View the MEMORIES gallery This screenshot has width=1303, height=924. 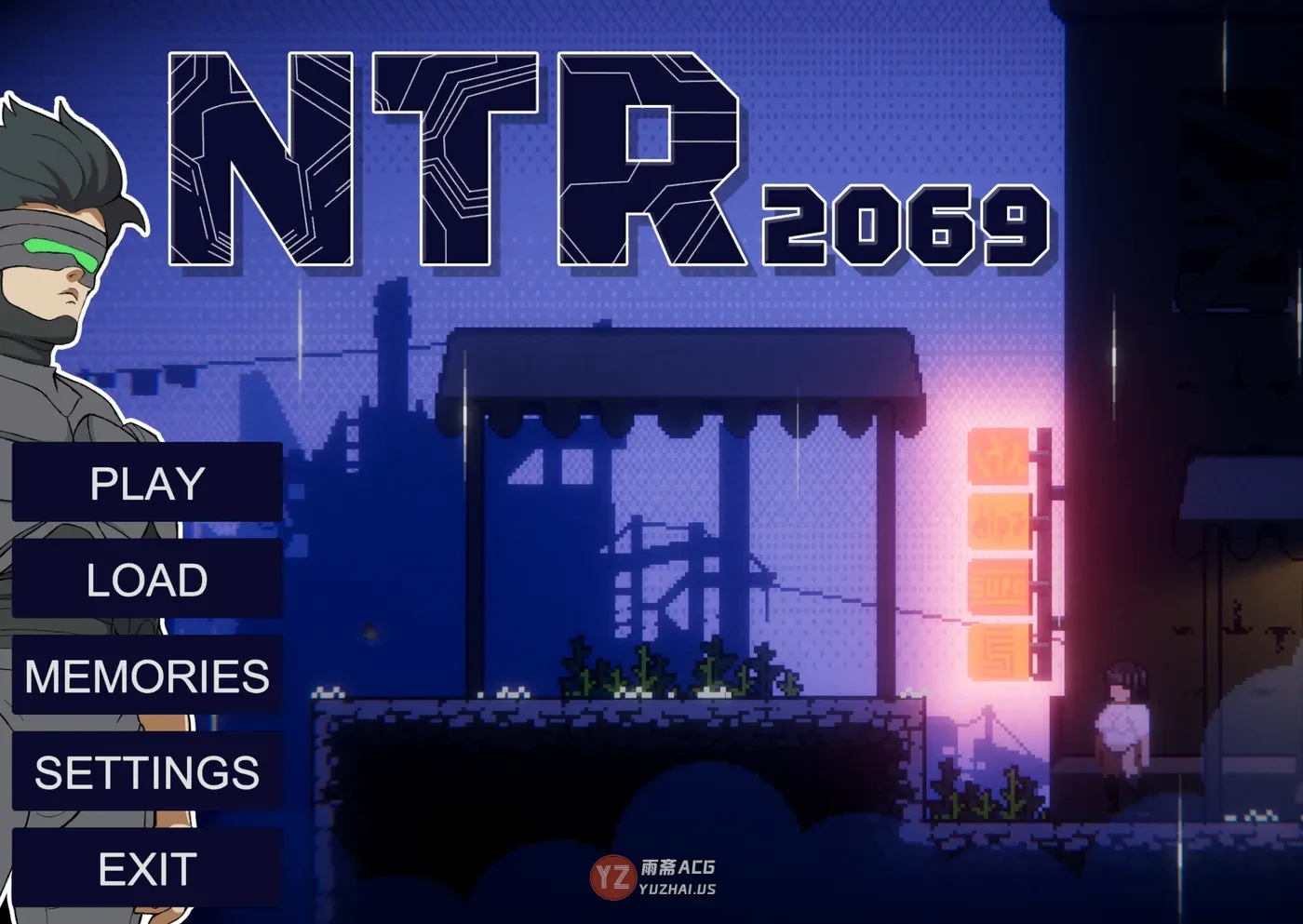[x=147, y=676]
